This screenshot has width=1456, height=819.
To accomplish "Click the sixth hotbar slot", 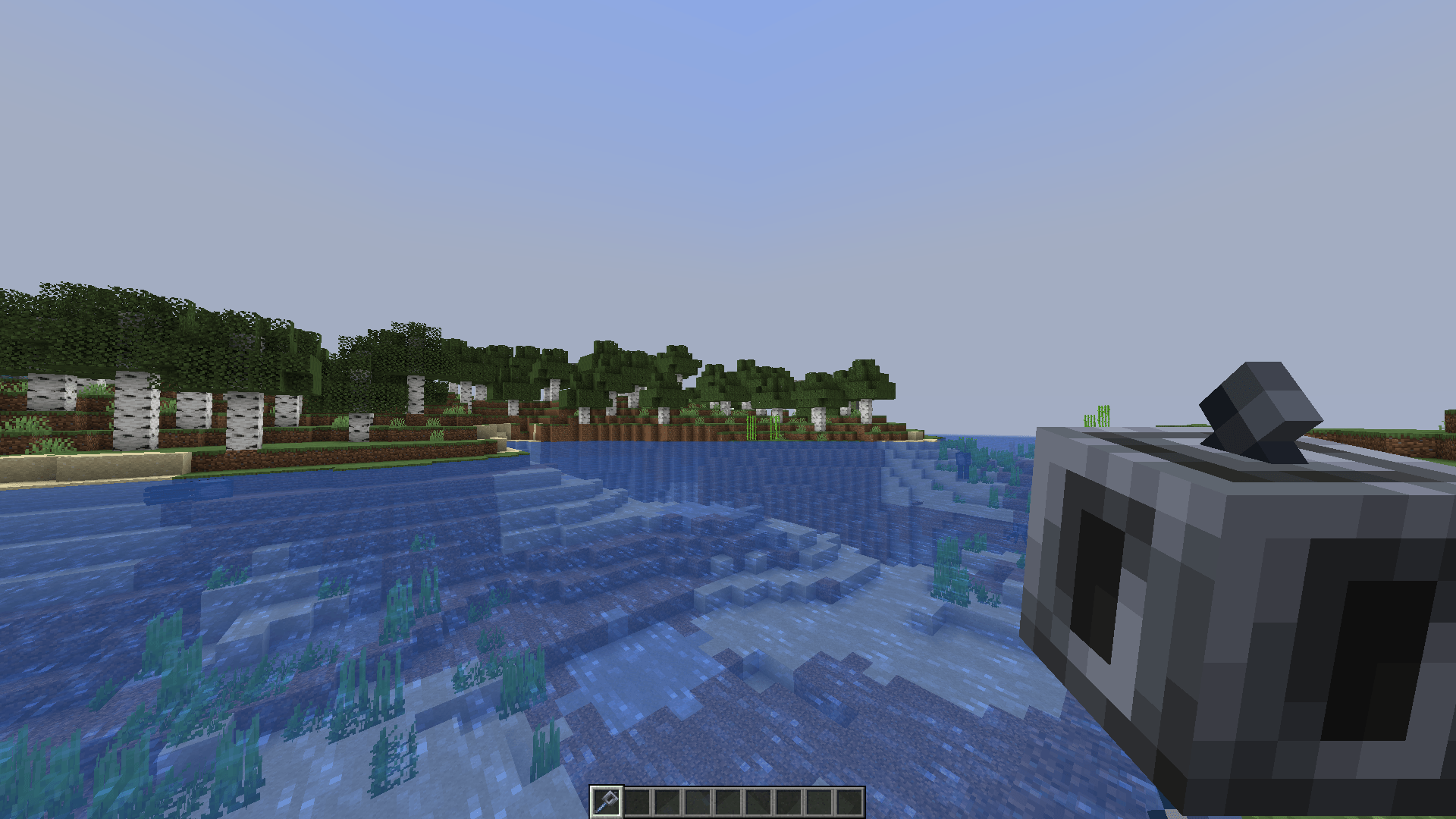I will coord(761,802).
